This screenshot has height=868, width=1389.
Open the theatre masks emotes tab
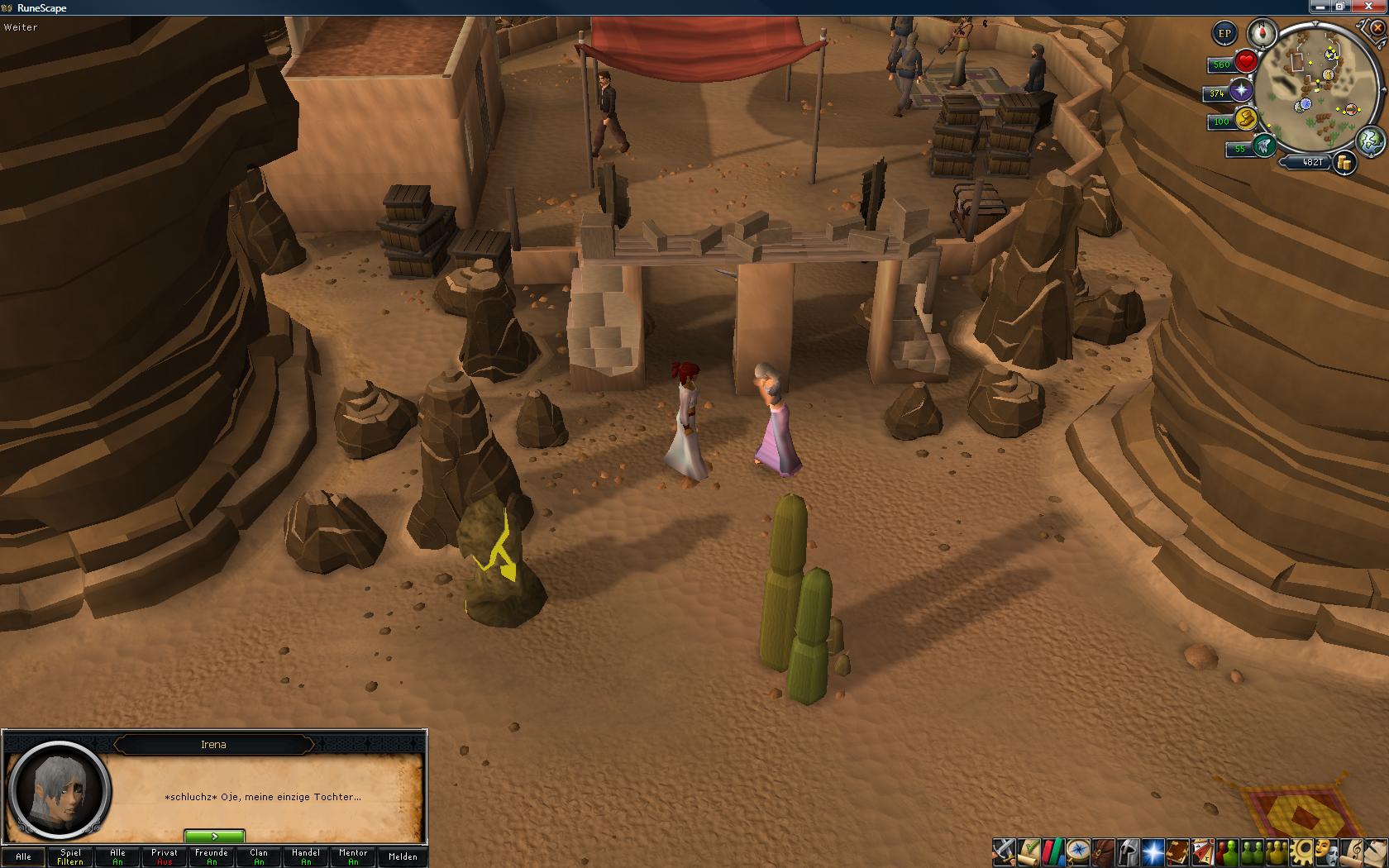1328,851
